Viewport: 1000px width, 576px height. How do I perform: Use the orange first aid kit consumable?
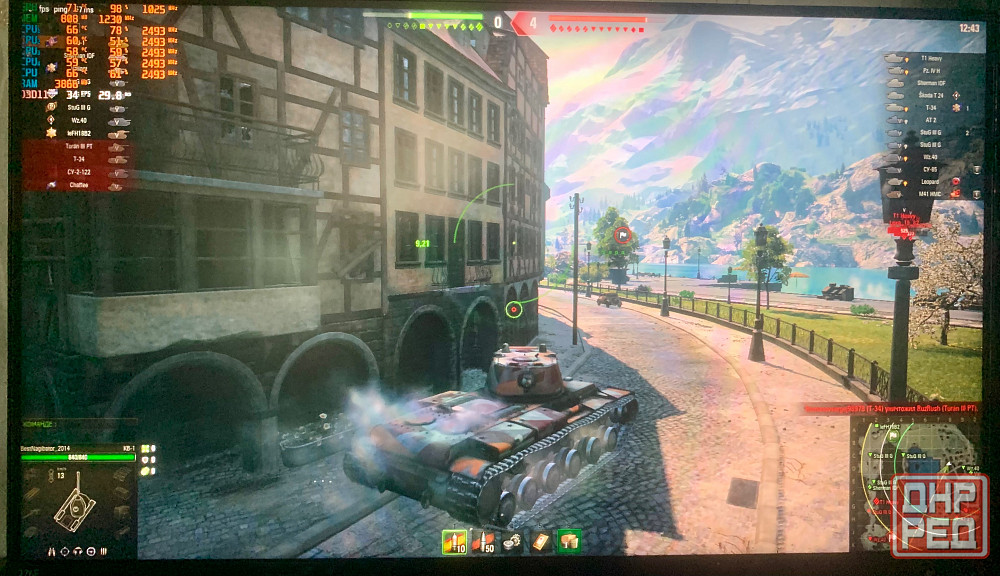click(x=541, y=541)
